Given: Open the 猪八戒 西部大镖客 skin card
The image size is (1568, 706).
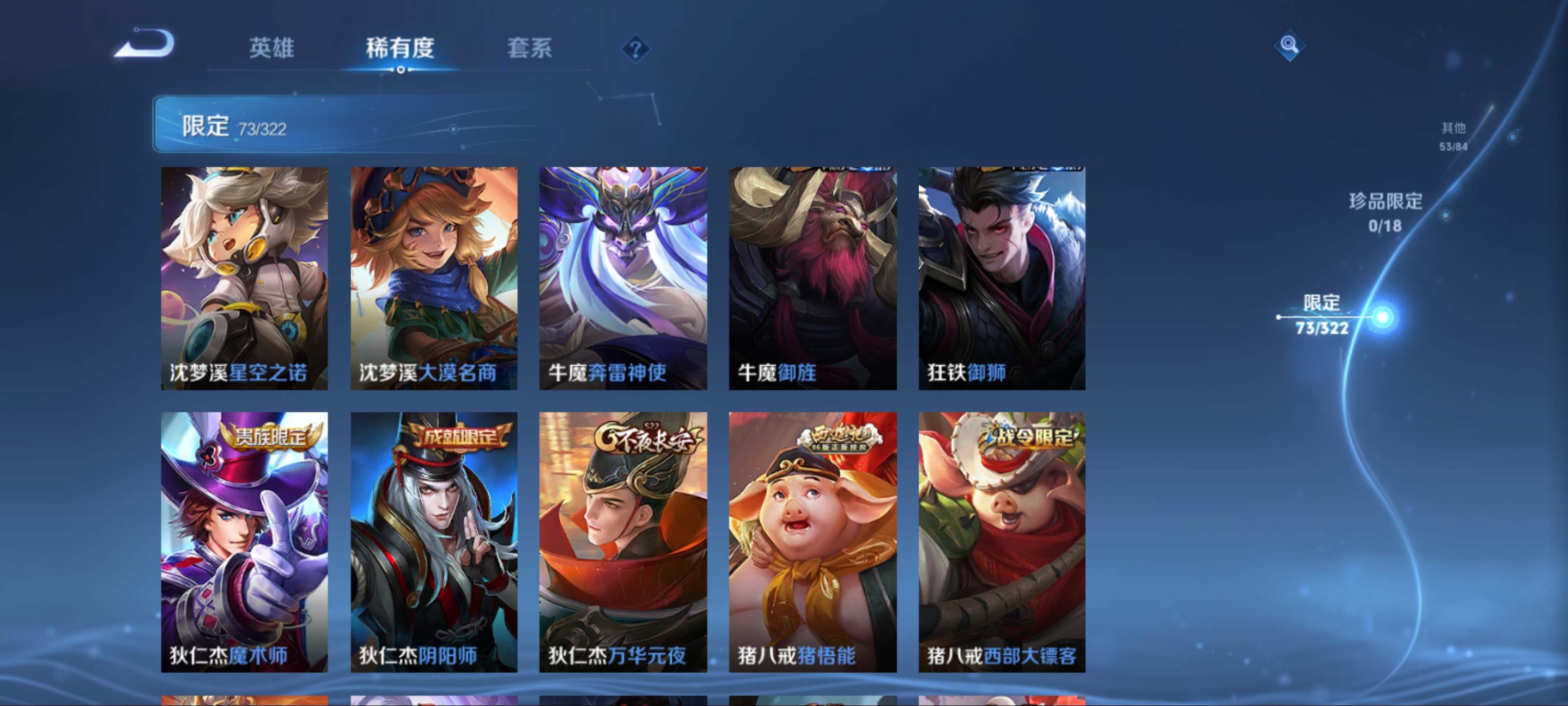Looking at the screenshot, I should tap(1001, 542).
